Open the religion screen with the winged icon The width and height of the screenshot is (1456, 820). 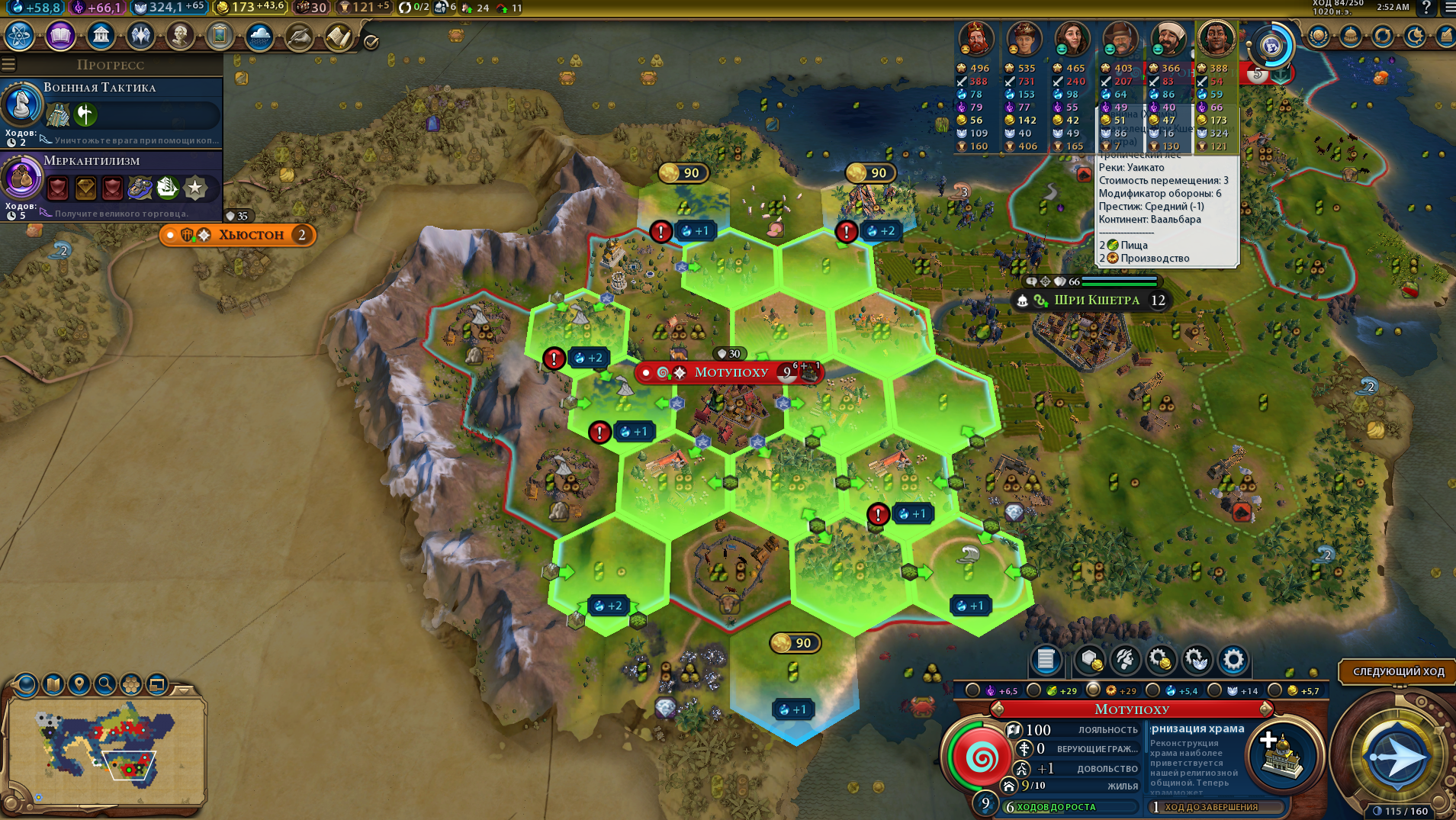click(x=140, y=36)
